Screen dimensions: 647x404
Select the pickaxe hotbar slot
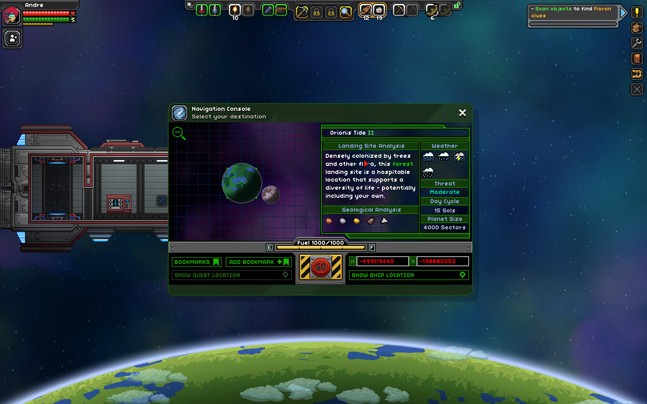(301, 11)
